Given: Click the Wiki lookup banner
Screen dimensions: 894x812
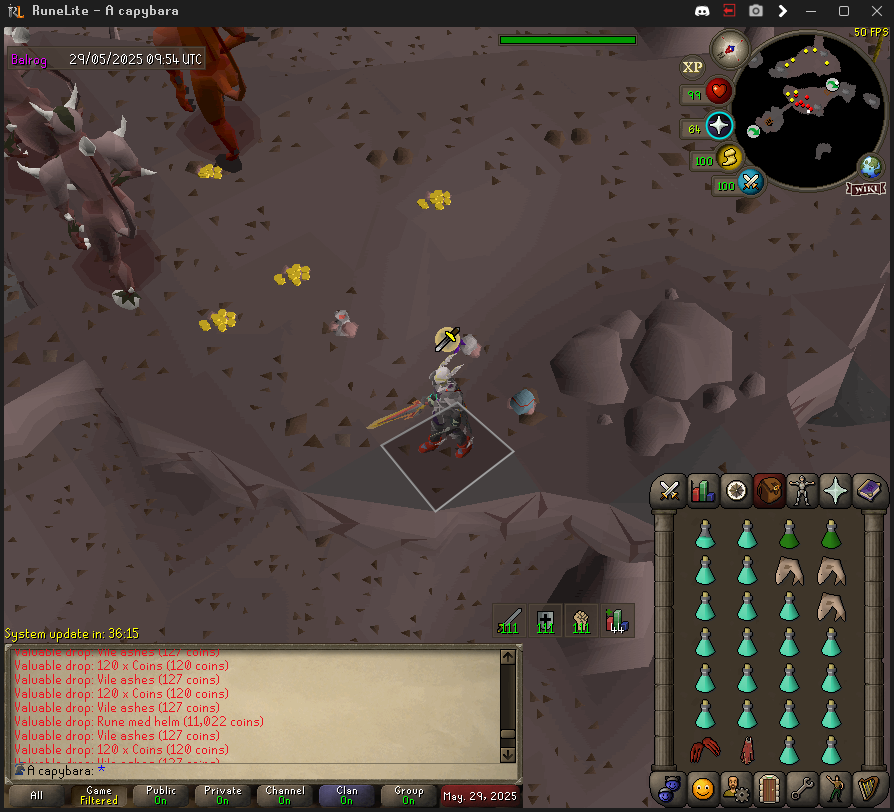Looking at the screenshot, I should point(866,188).
